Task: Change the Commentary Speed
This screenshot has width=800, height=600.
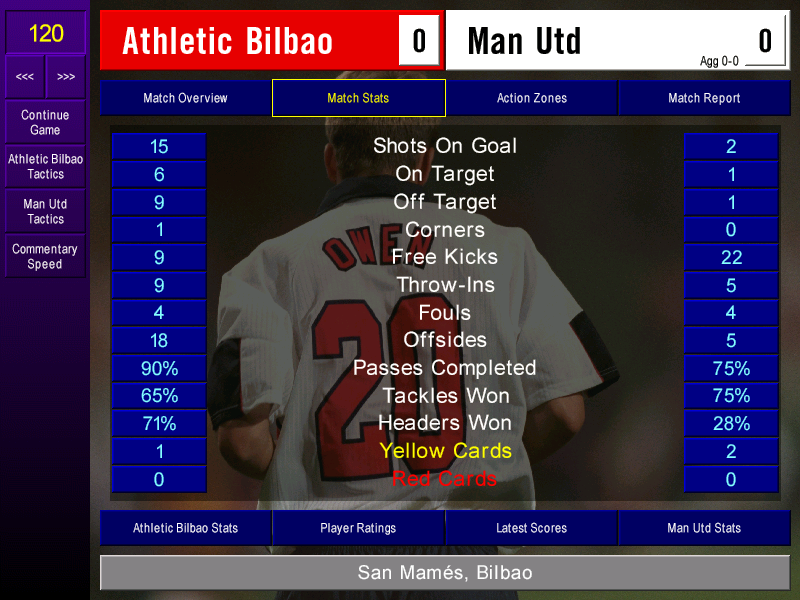Action: tap(45, 256)
